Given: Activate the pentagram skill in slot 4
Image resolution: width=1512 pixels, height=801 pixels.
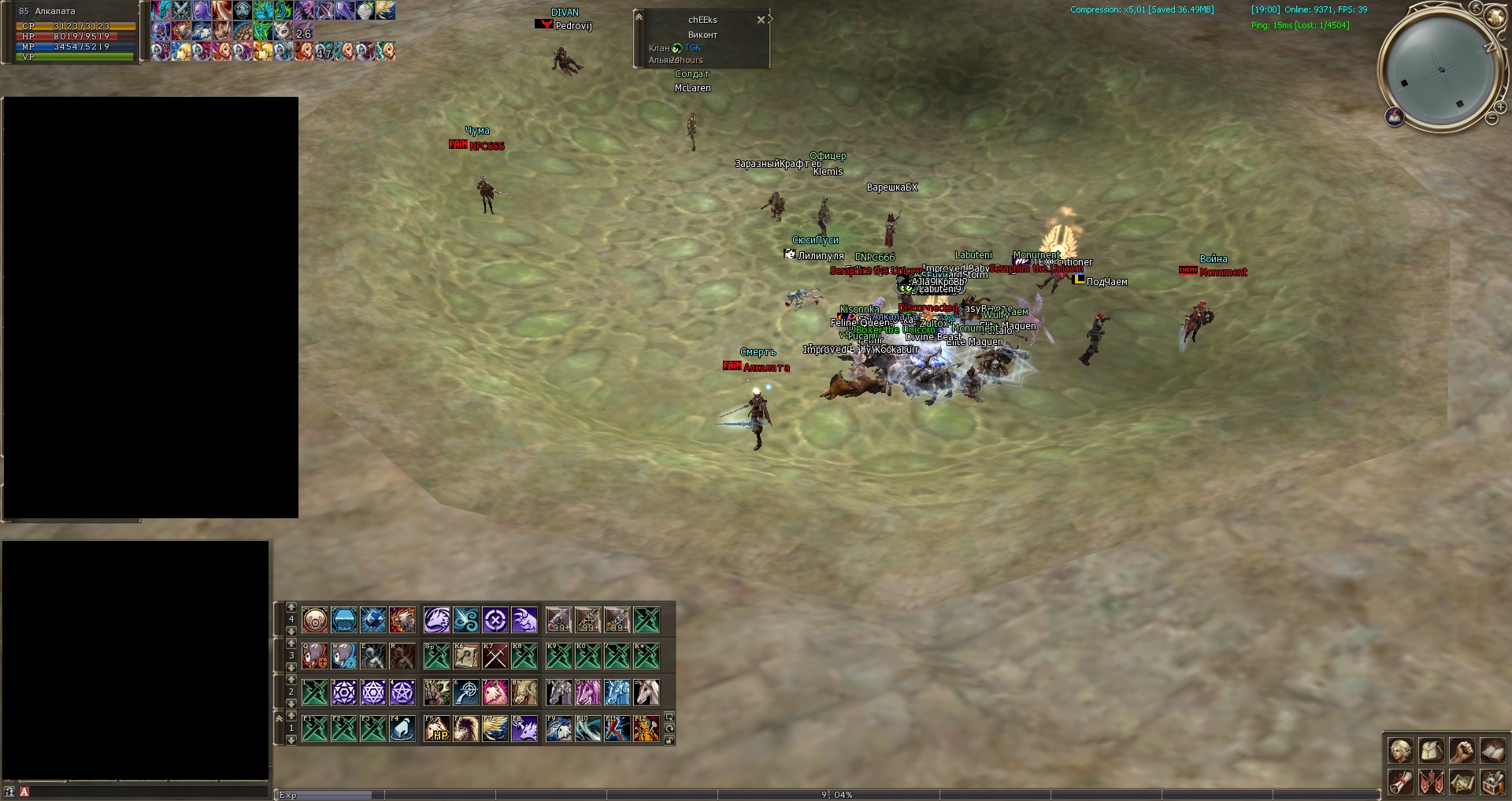Looking at the screenshot, I should point(402,692).
